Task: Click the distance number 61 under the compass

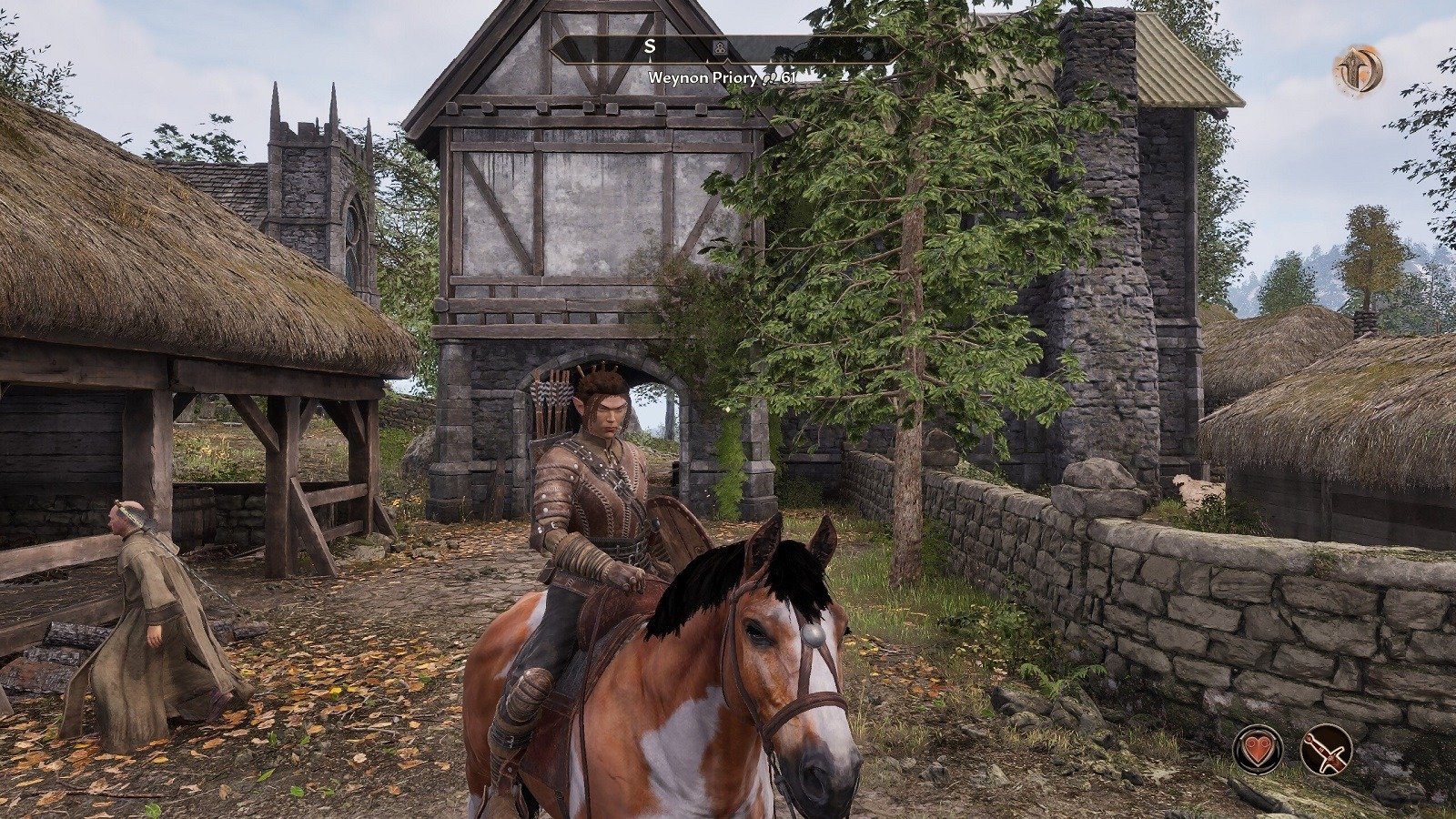Action: pos(788,78)
